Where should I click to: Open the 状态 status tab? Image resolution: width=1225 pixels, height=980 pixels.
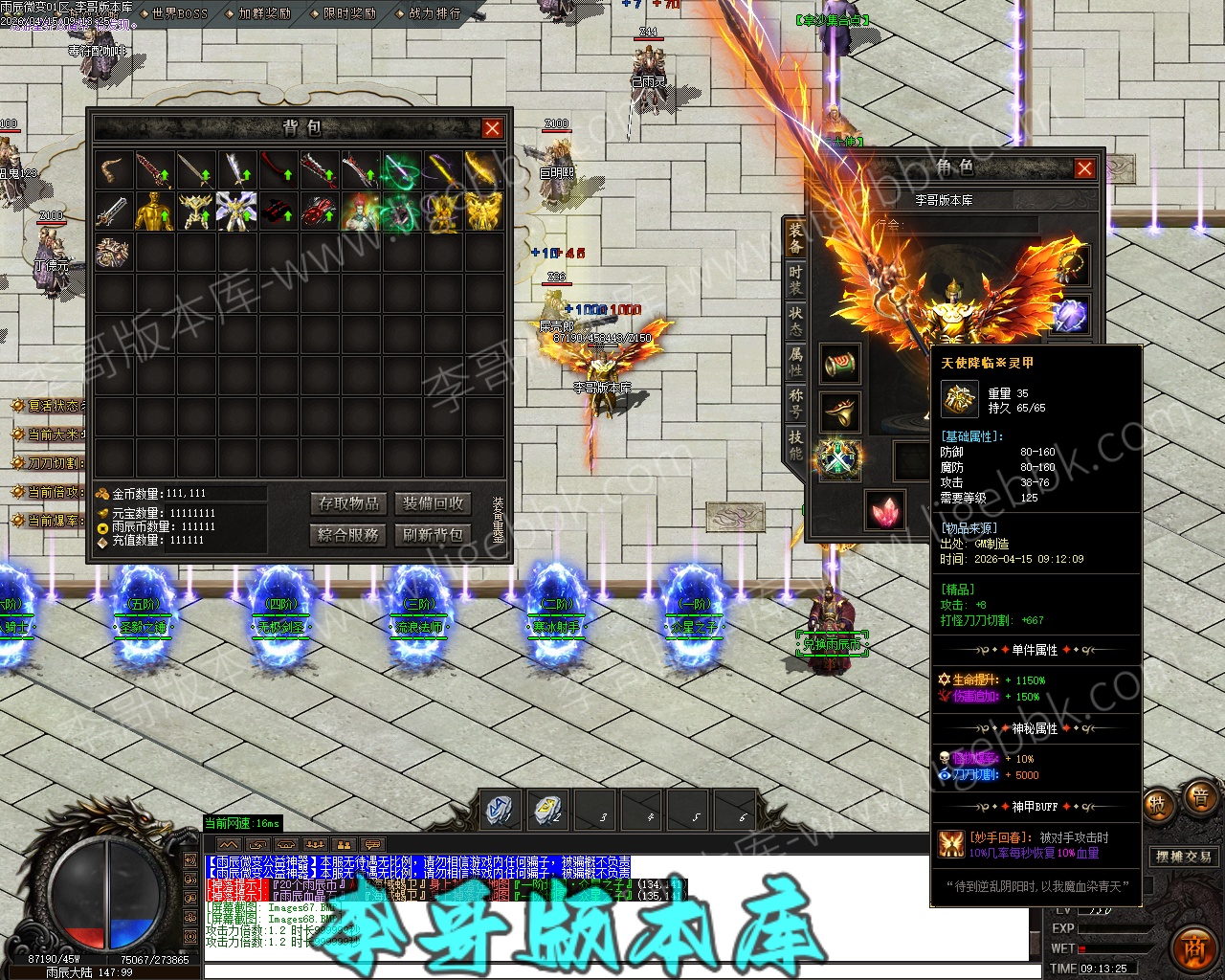[x=795, y=320]
